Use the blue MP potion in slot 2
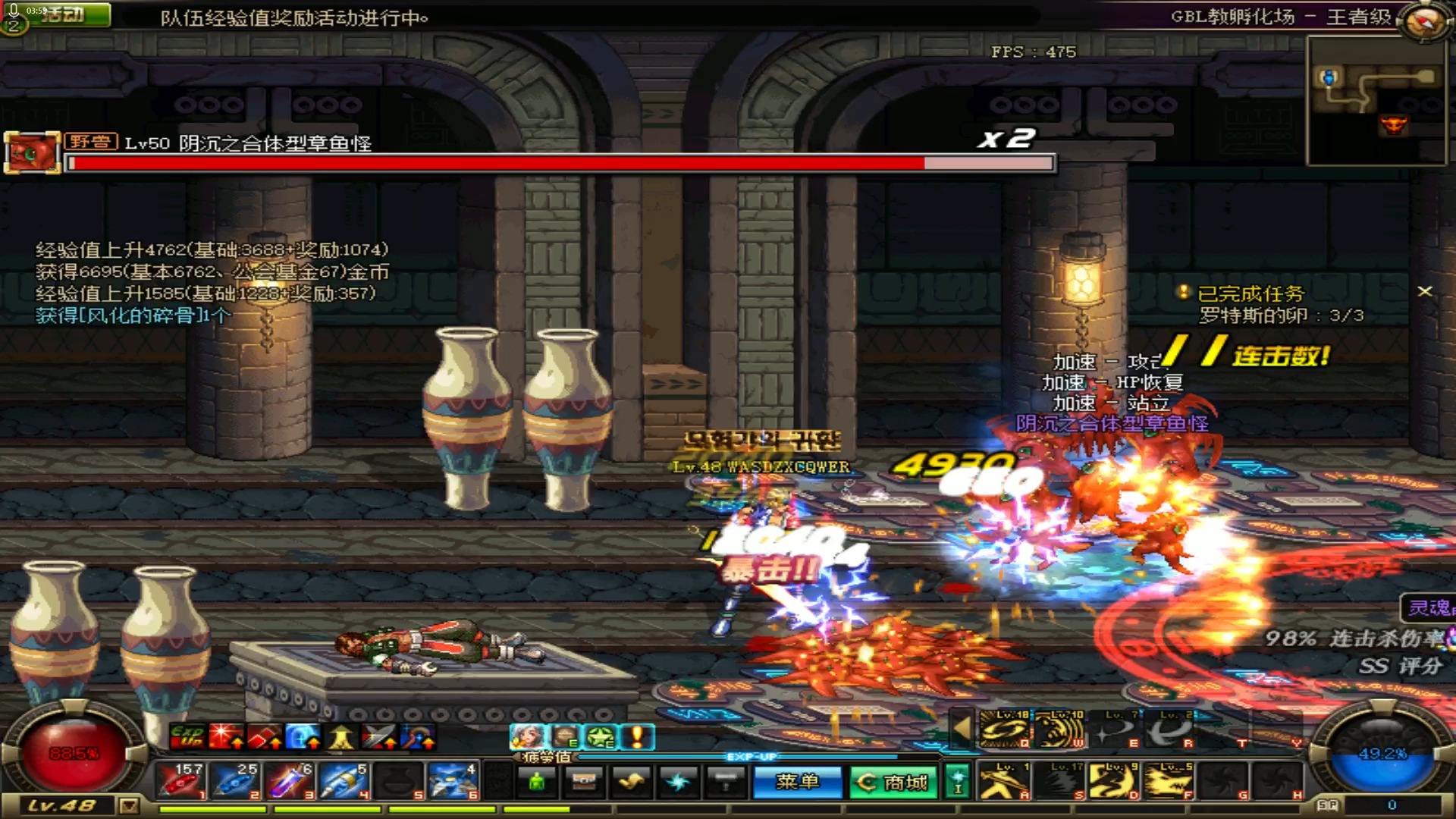1456x819 pixels. coord(234,781)
